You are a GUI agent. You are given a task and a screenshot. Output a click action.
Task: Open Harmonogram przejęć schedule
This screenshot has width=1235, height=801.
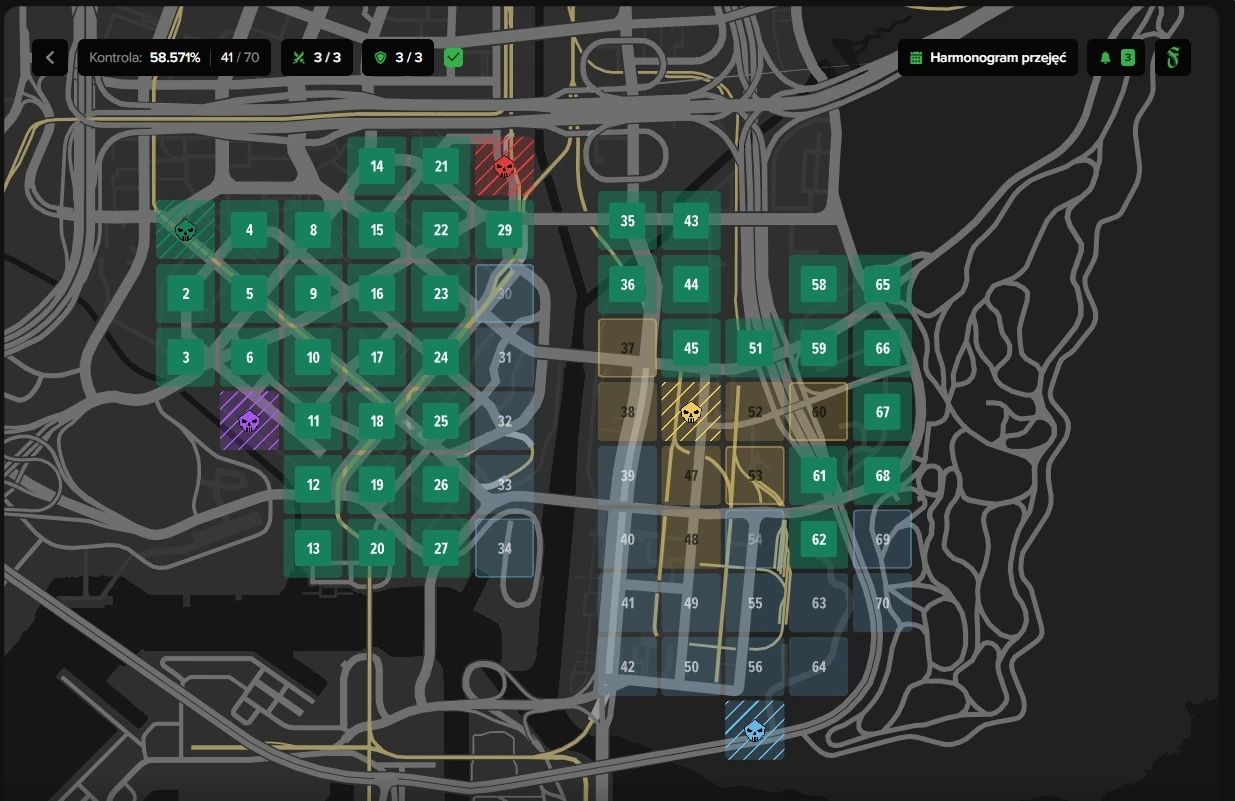(987, 57)
